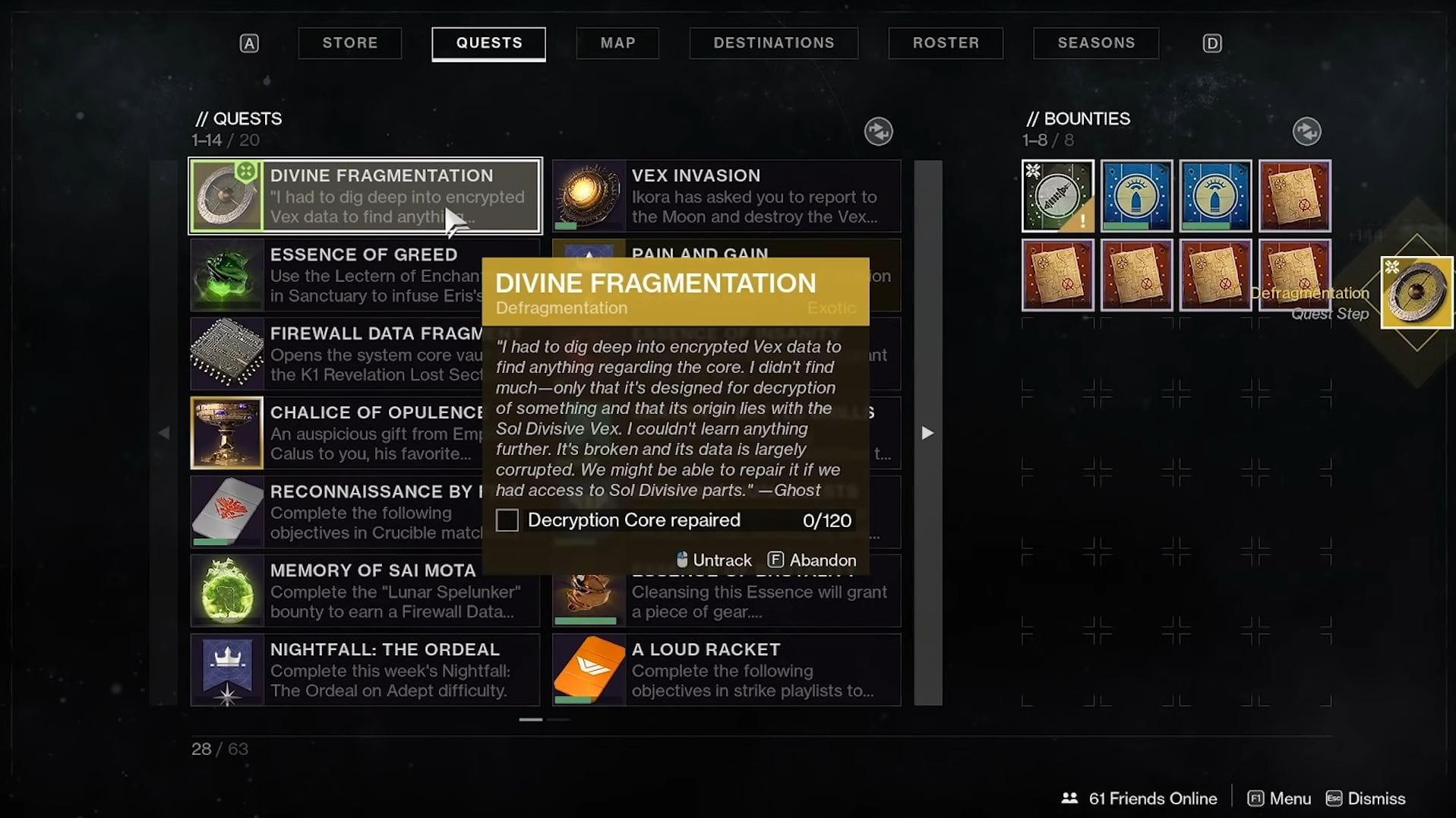The width and height of the screenshot is (1456, 818).
Task: Select the green weapon bounty in Bounties
Action: tap(1057, 196)
